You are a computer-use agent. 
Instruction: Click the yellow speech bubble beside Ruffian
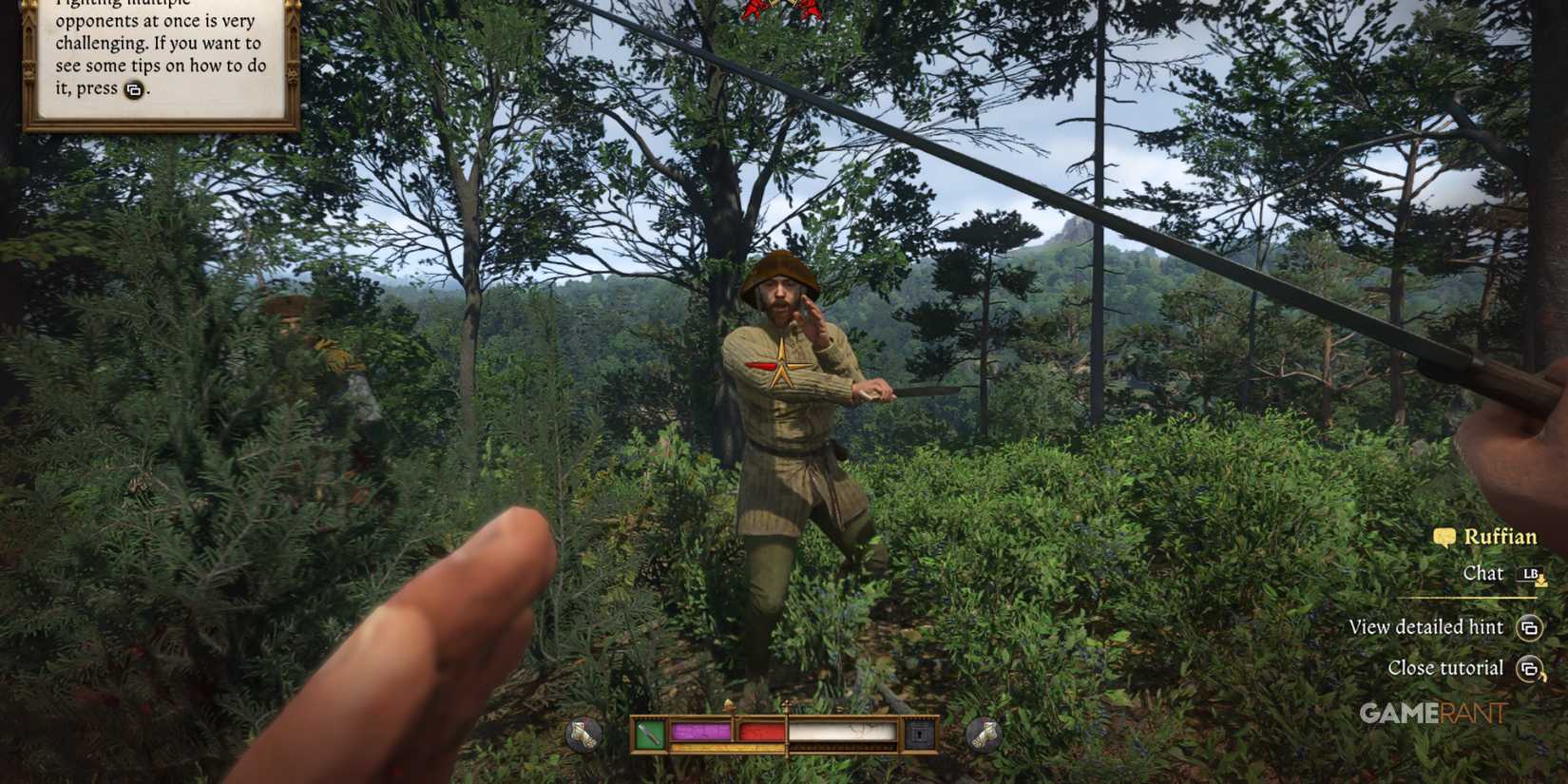pos(1444,538)
